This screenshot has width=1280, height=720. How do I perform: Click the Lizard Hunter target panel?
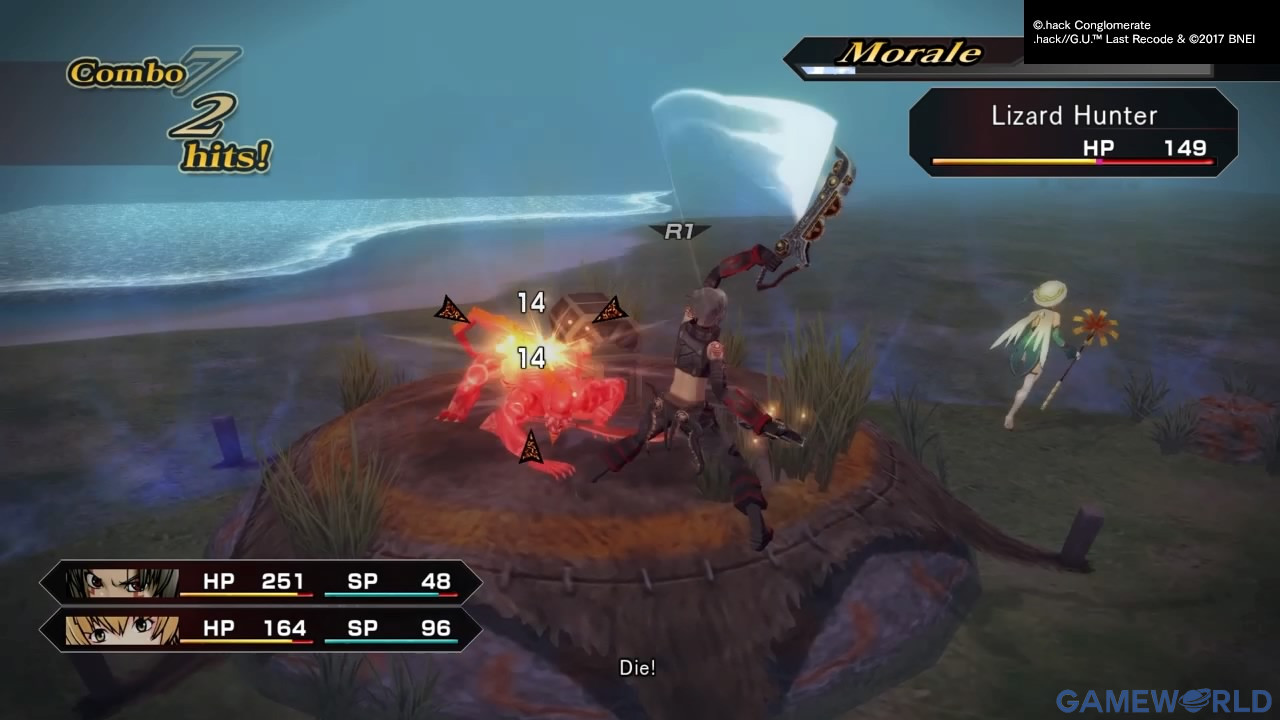pos(1073,132)
